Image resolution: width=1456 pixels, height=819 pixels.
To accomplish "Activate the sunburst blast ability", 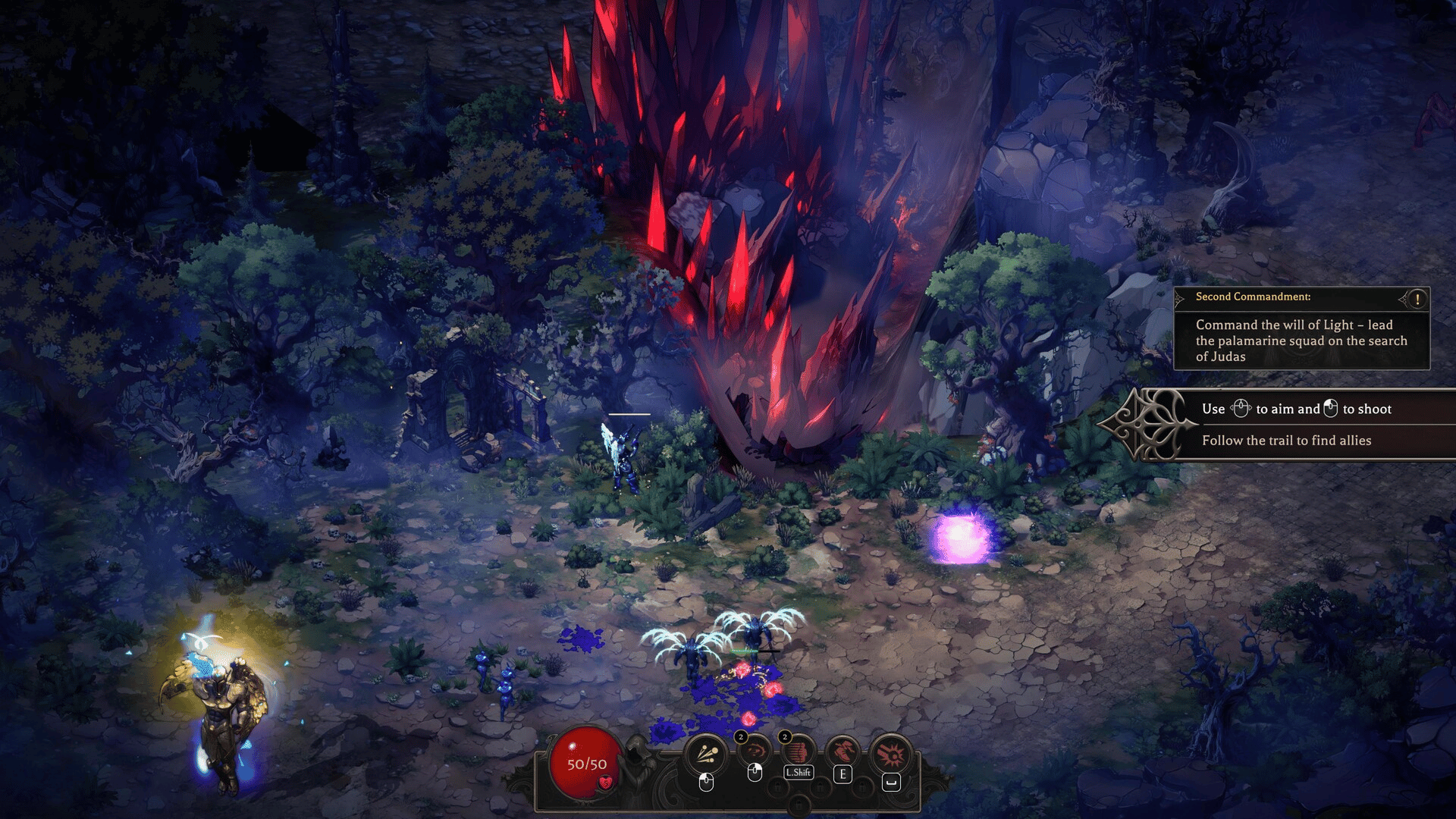I will 892,754.
